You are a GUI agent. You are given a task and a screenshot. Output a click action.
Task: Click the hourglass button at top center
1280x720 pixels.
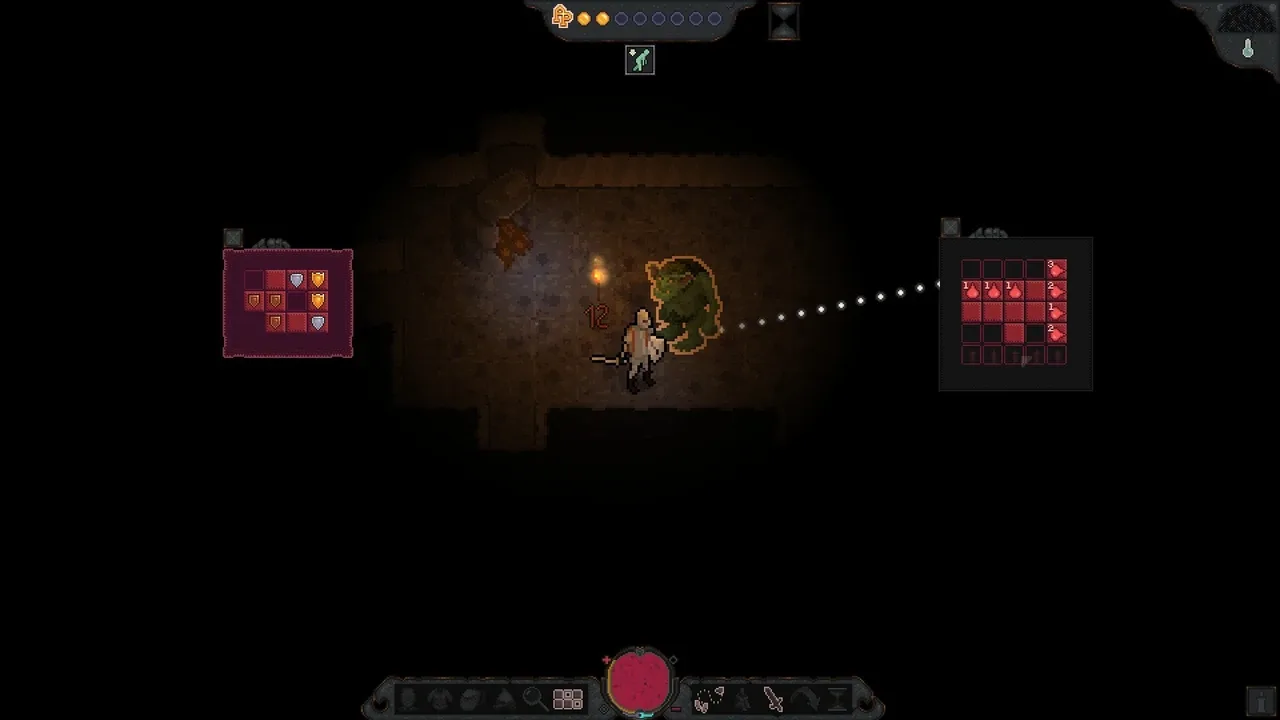pyautogui.click(x=784, y=21)
